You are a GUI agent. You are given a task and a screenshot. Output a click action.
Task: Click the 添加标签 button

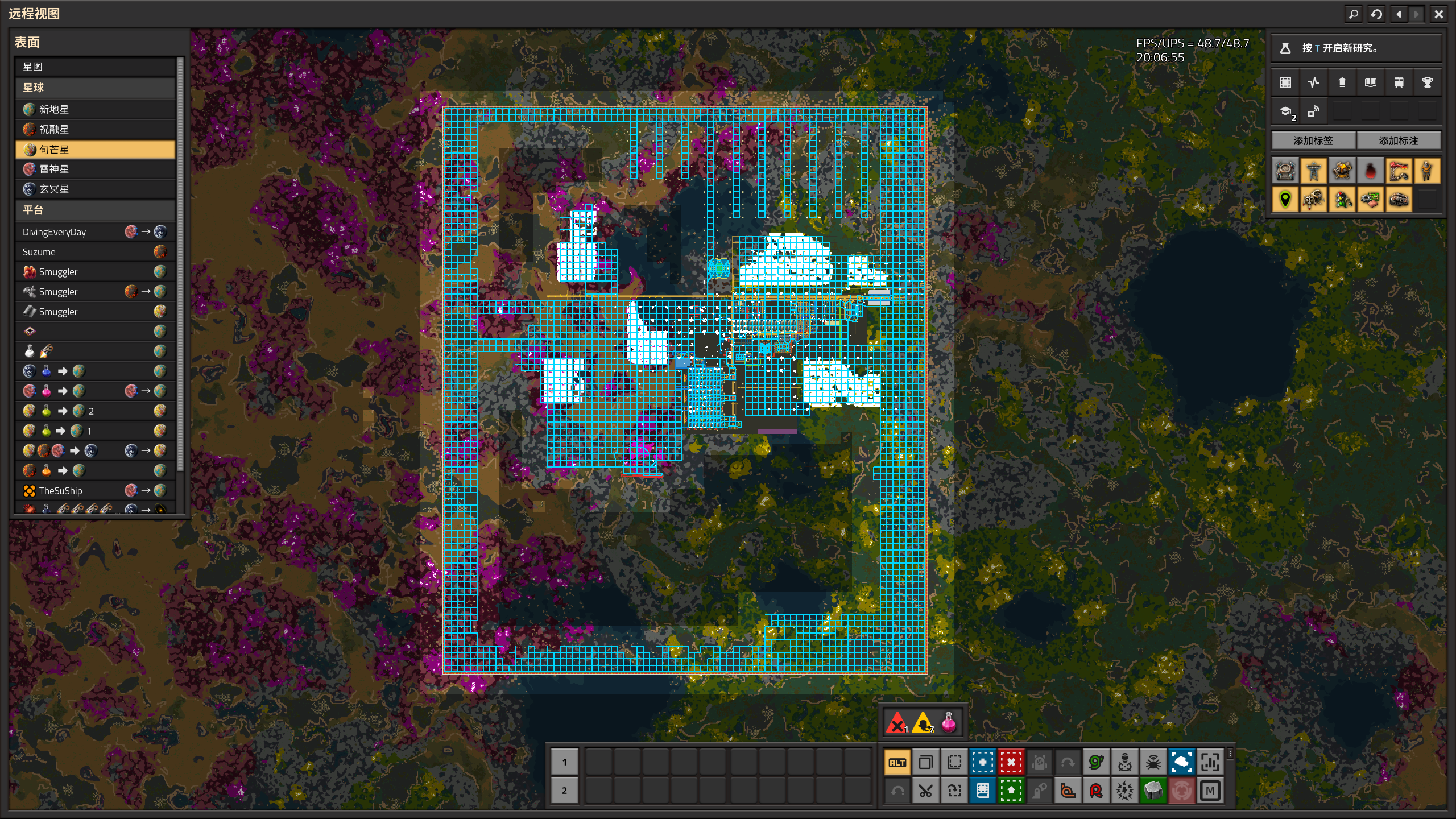coord(1313,140)
